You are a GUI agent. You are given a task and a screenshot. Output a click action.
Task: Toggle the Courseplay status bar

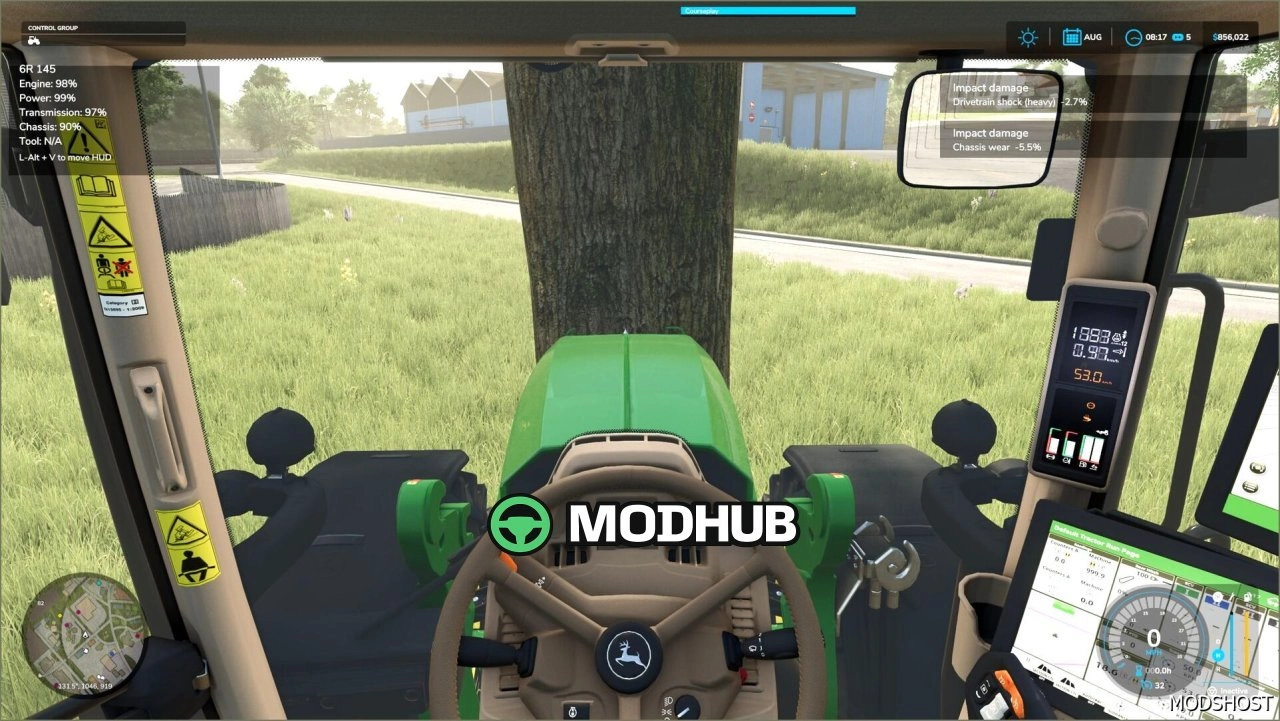pyautogui.click(x=769, y=10)
